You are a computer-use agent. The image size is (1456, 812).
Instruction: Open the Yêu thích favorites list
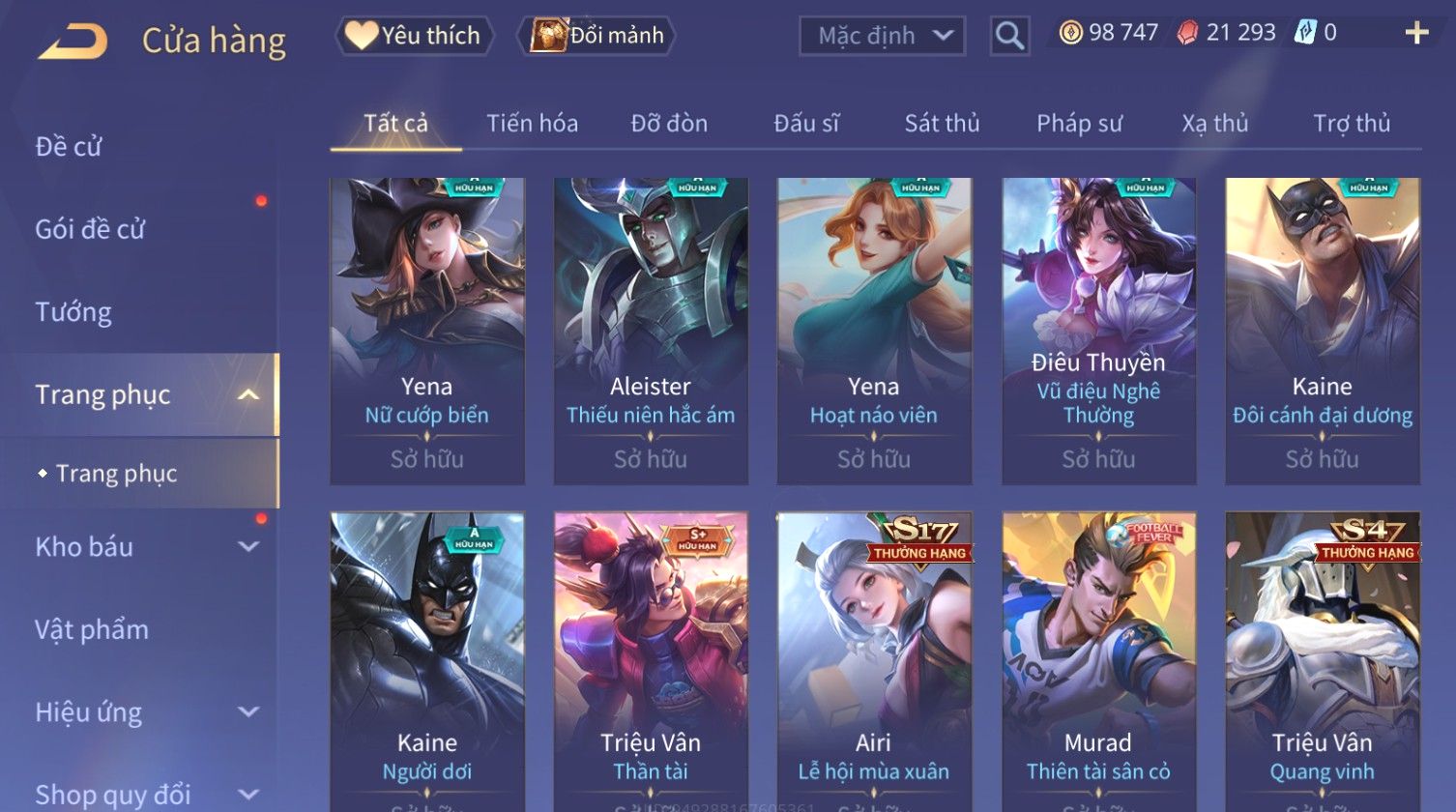tap(415, 36)
